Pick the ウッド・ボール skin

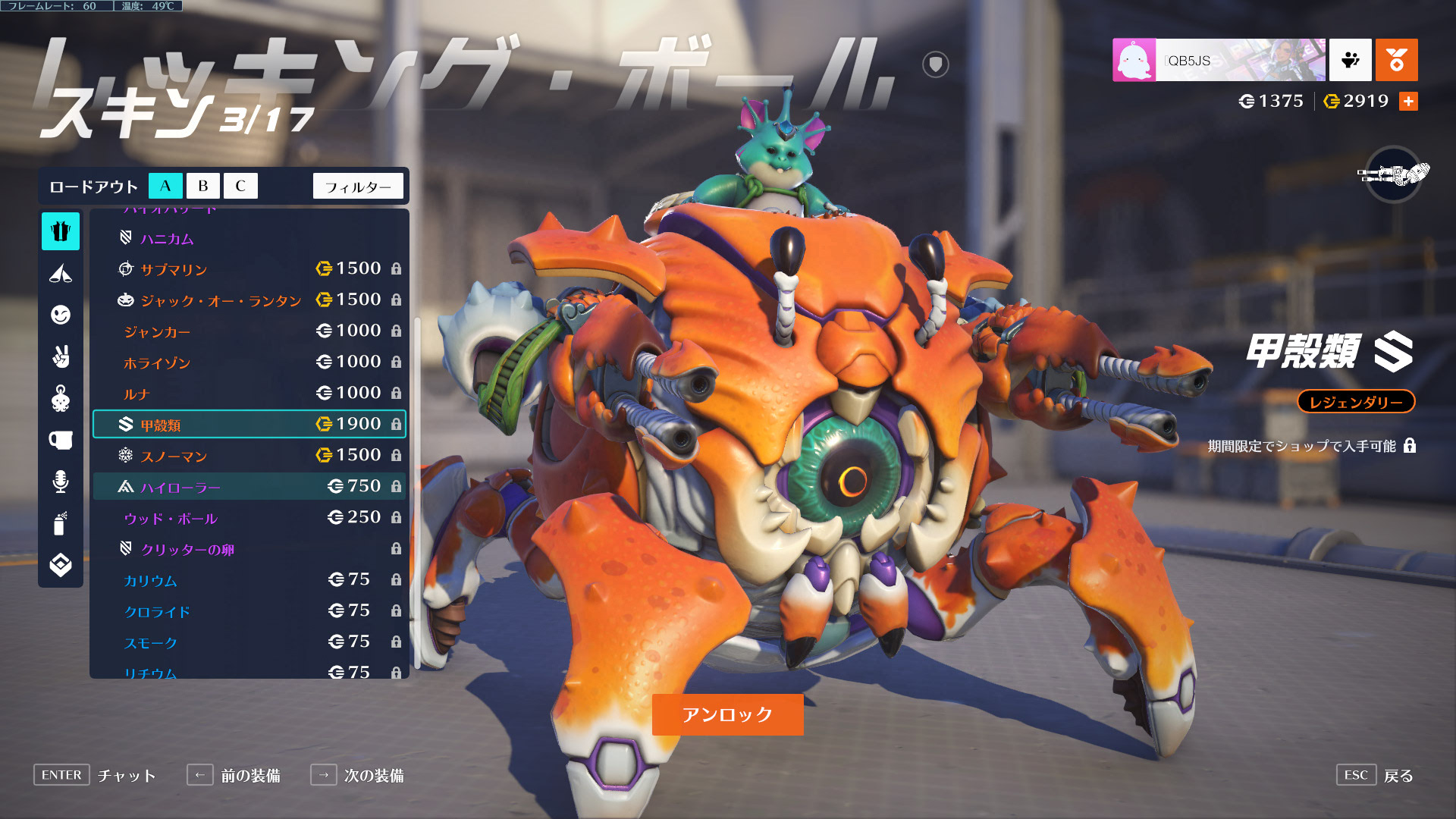249,518
